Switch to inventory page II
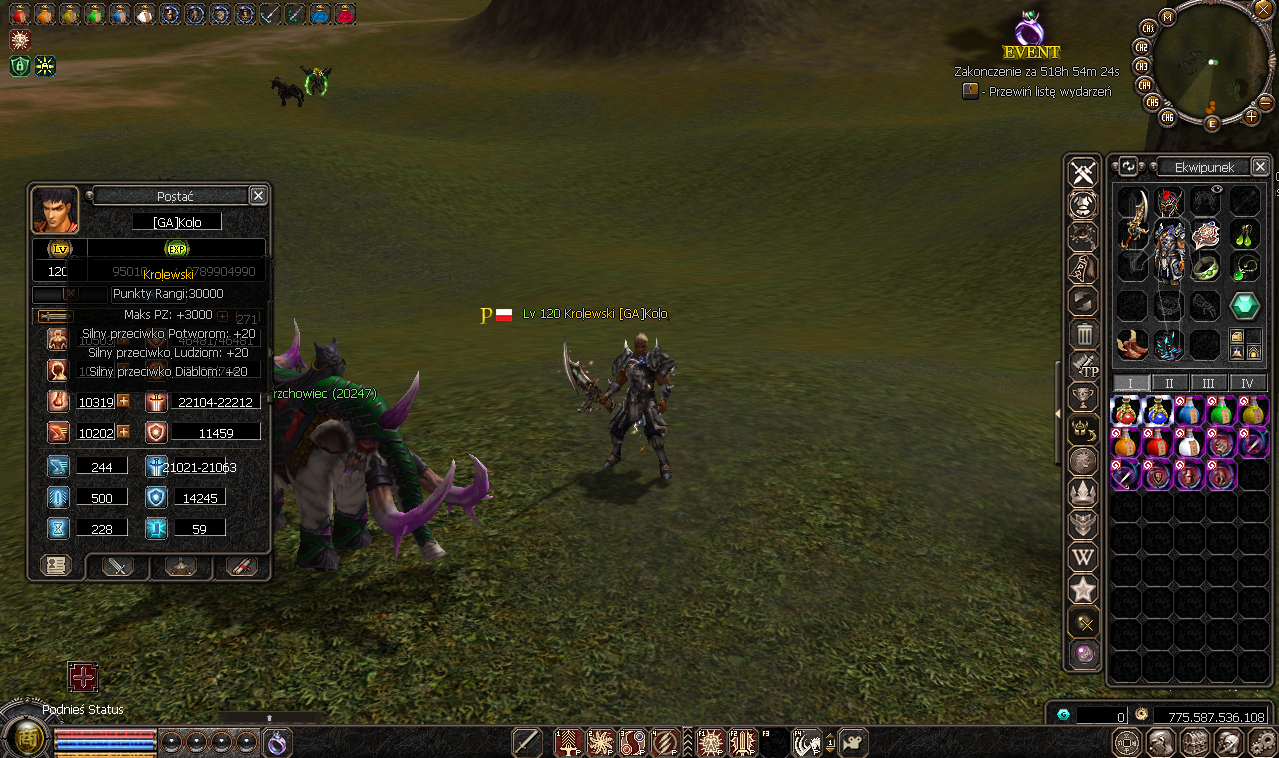 point(1169,383)
